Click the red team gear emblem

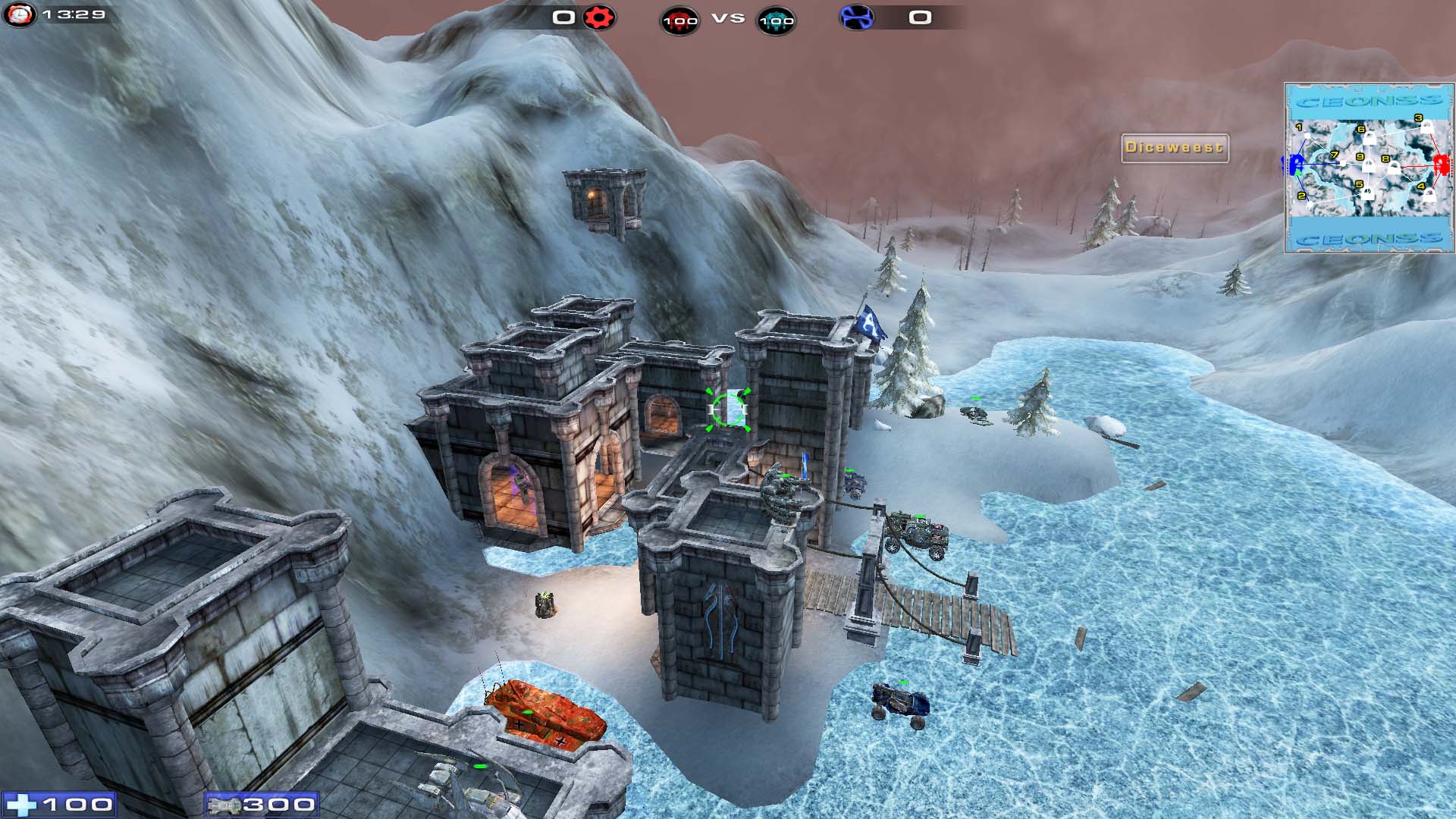pyautogui.click(x=599, y=17)
